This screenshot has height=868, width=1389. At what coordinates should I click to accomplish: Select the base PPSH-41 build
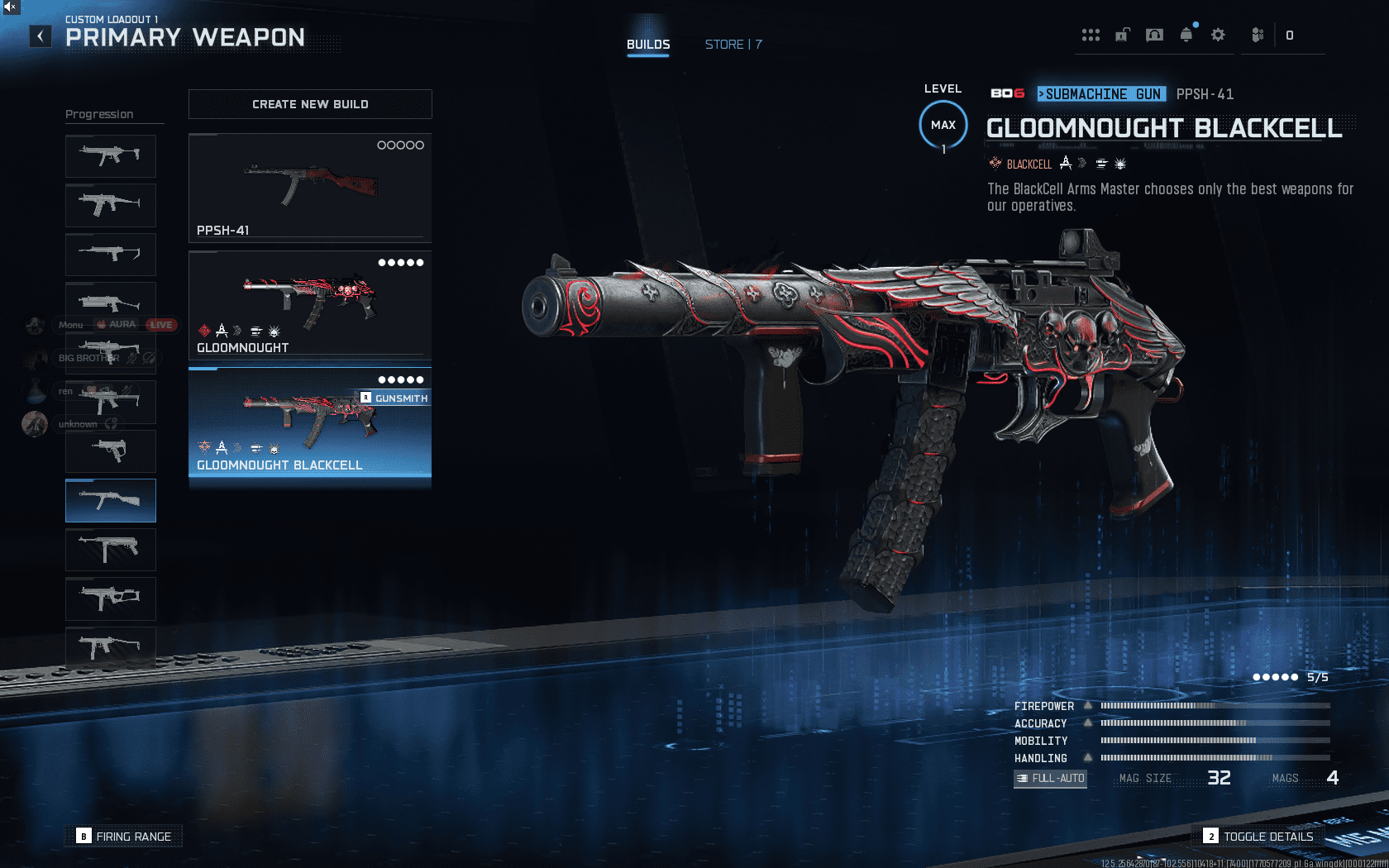pyautogui.click(x=310, y=188)
